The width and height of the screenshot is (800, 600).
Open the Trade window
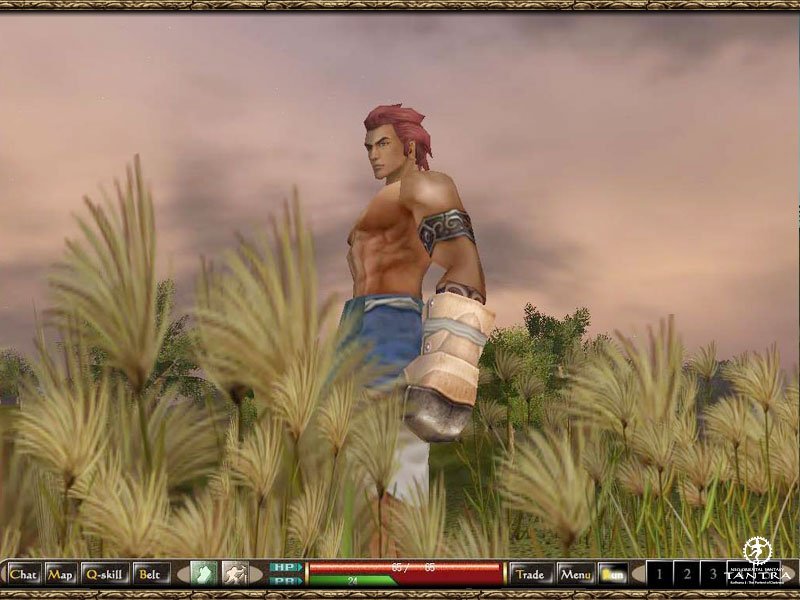point(531,574)
